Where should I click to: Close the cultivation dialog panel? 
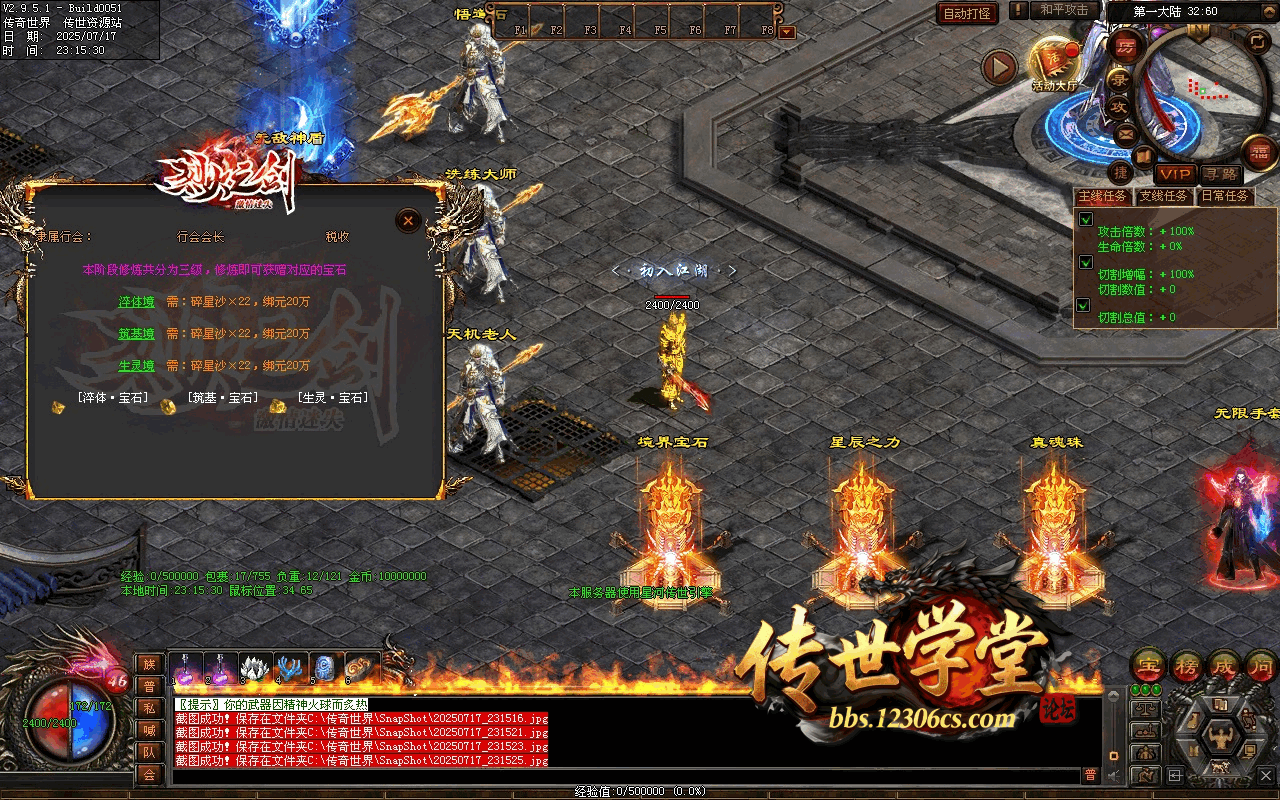[407, 221]
